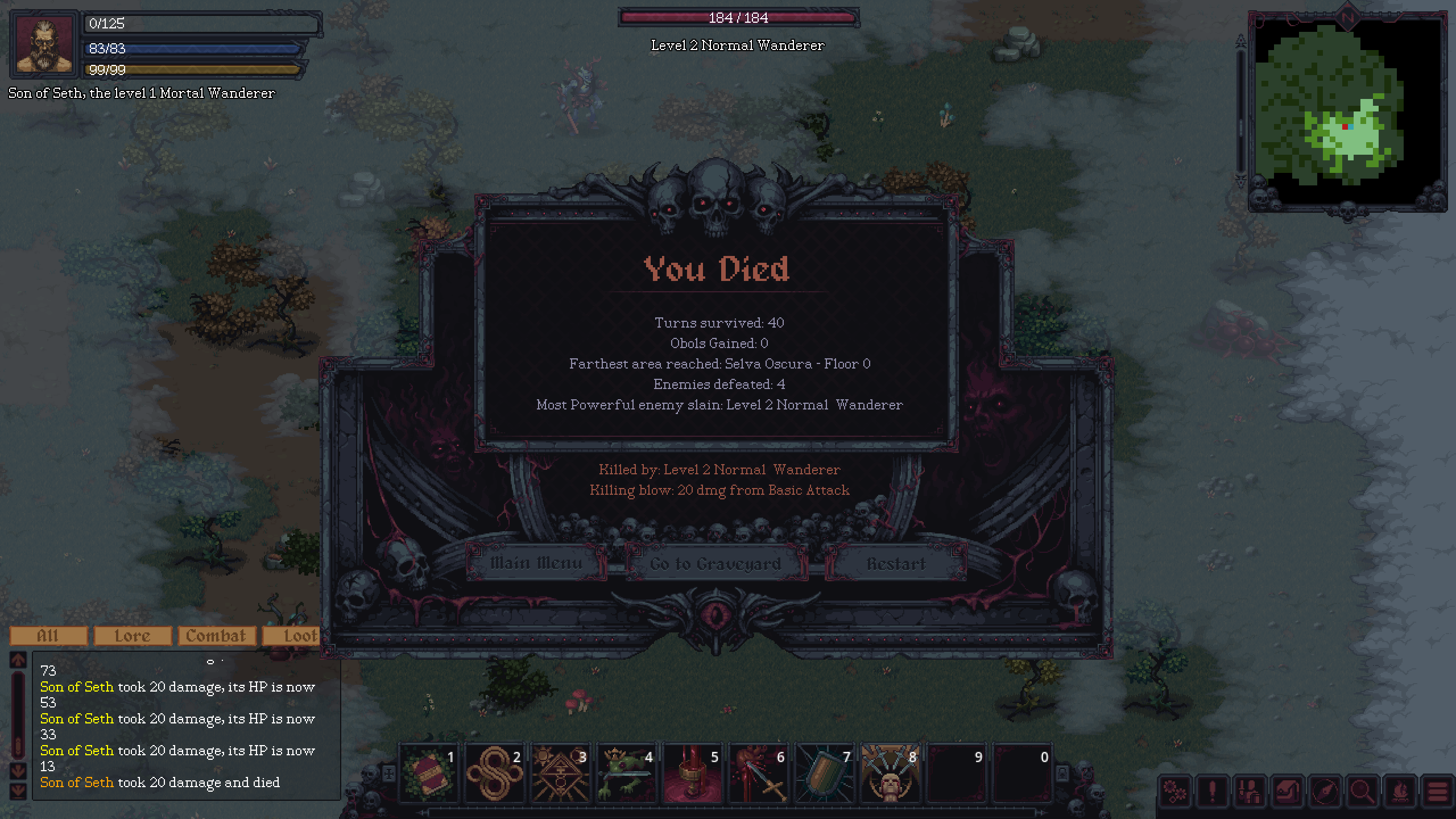Use the golden knot skill in slot 2
This screenshot has width=1456, height=819.
tap(495, 773)
